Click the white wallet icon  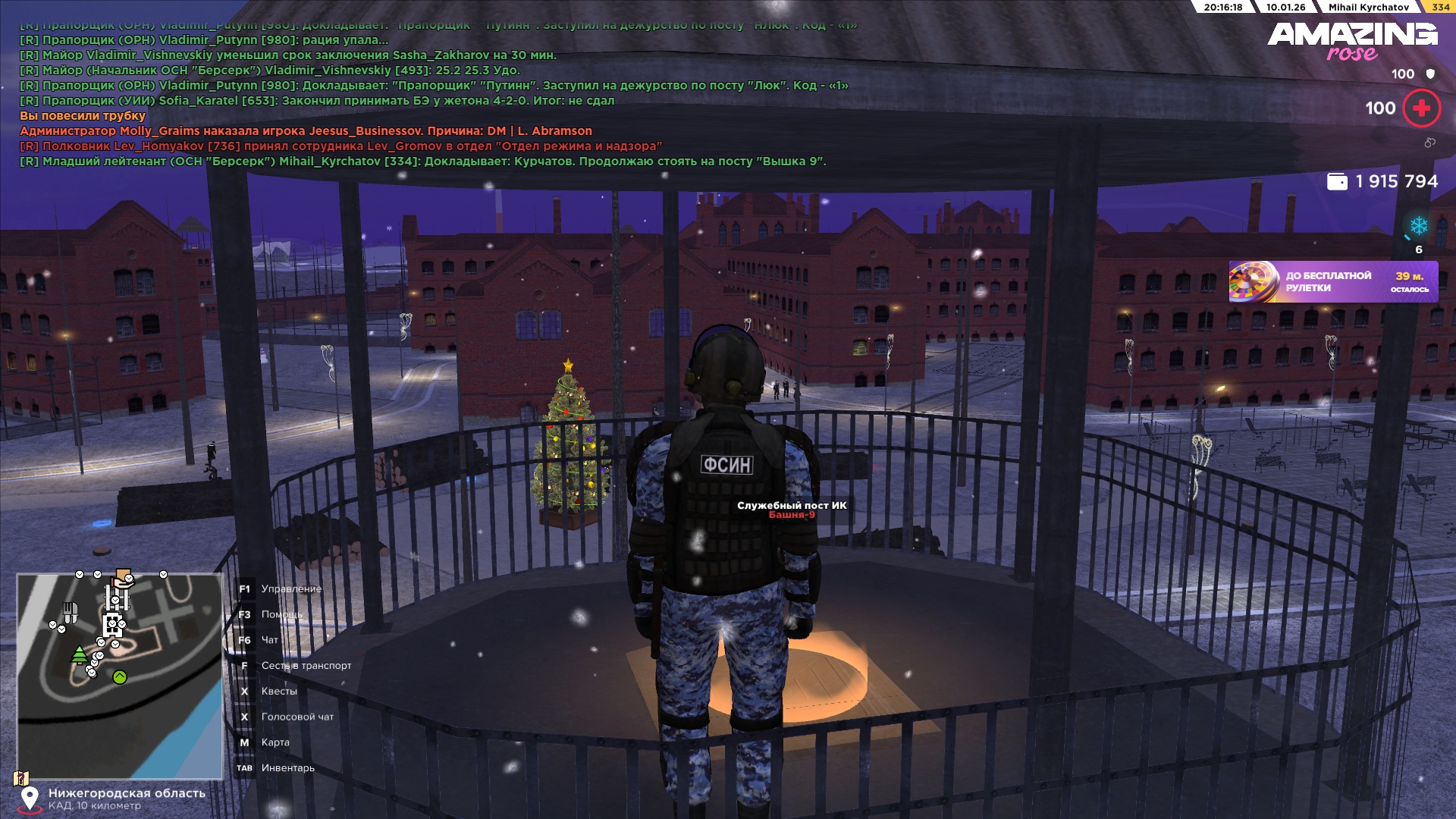[x=1337, y=182]
